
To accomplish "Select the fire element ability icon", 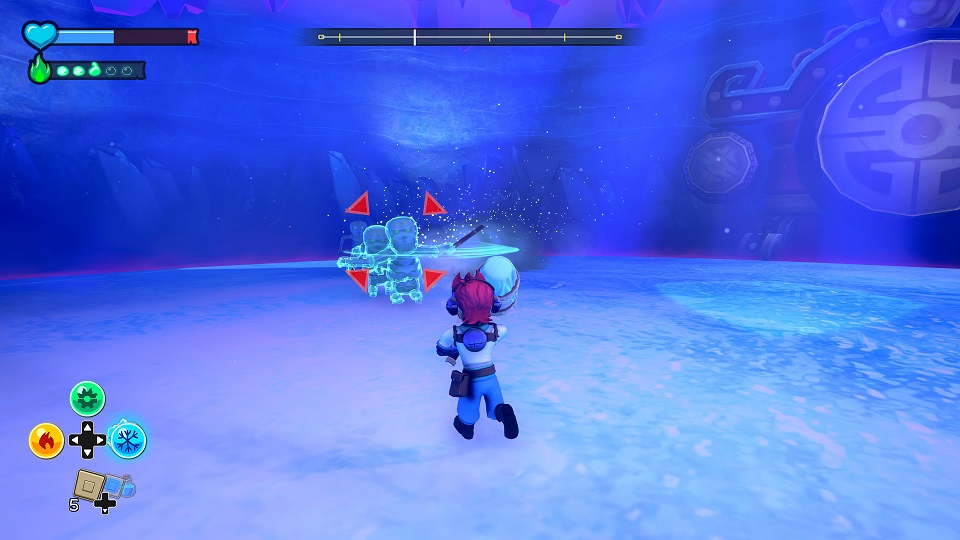I will click(x=46, y=440).
